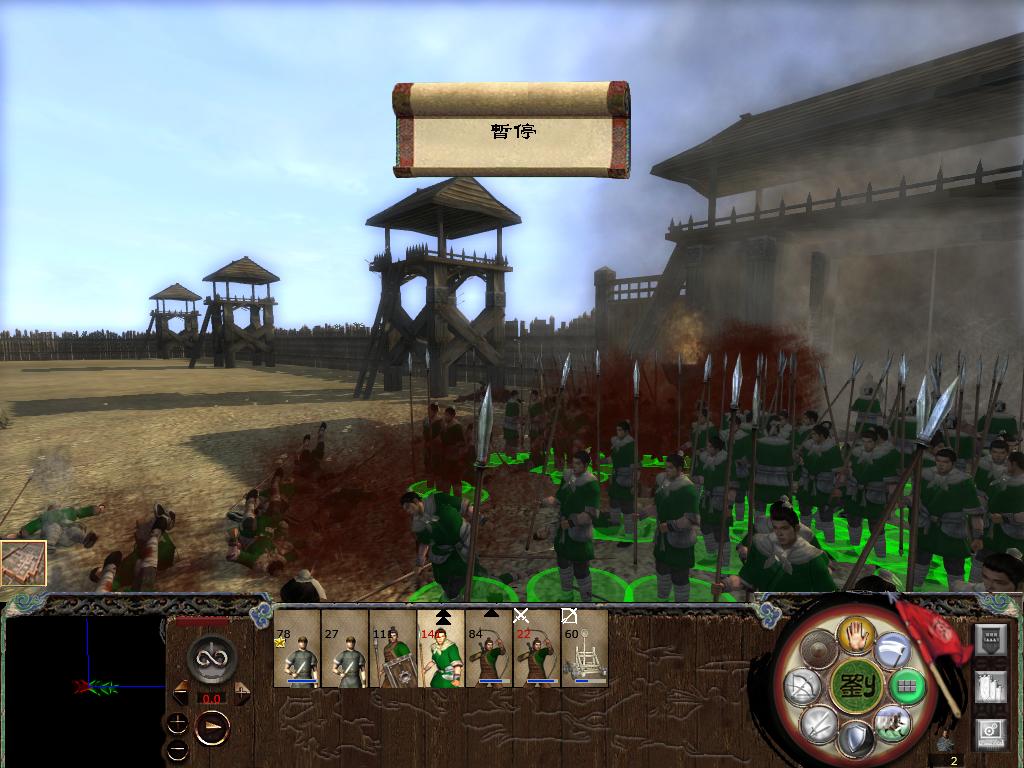The height and width of the screenshot is (768, 1024).
Task: Toggle the bow fire-at-will icon
Action: pos(801,687)
